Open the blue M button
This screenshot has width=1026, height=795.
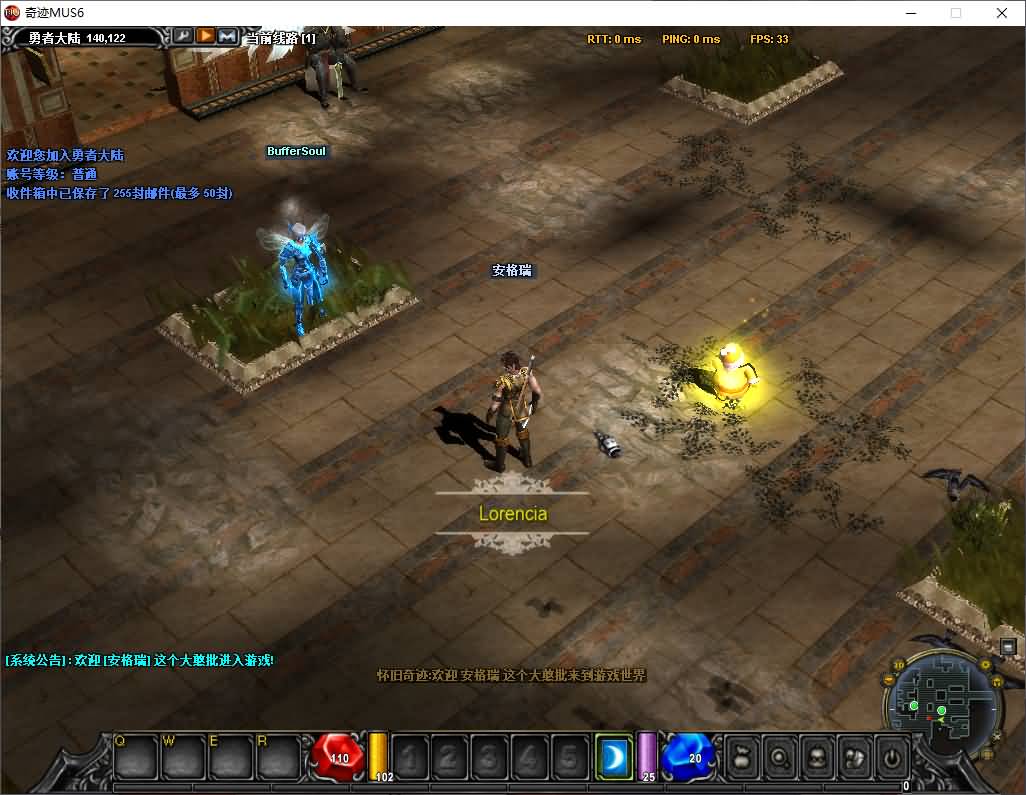tap(227, 36)
